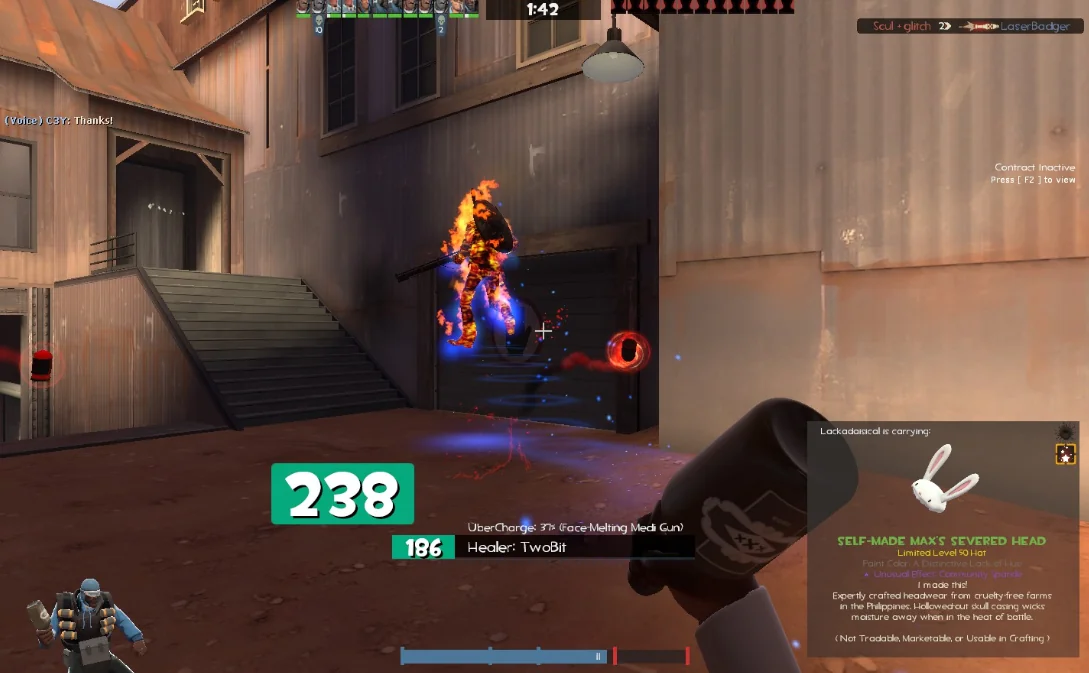
Task: Click the team player avatars strip
Action: (386, 10)
